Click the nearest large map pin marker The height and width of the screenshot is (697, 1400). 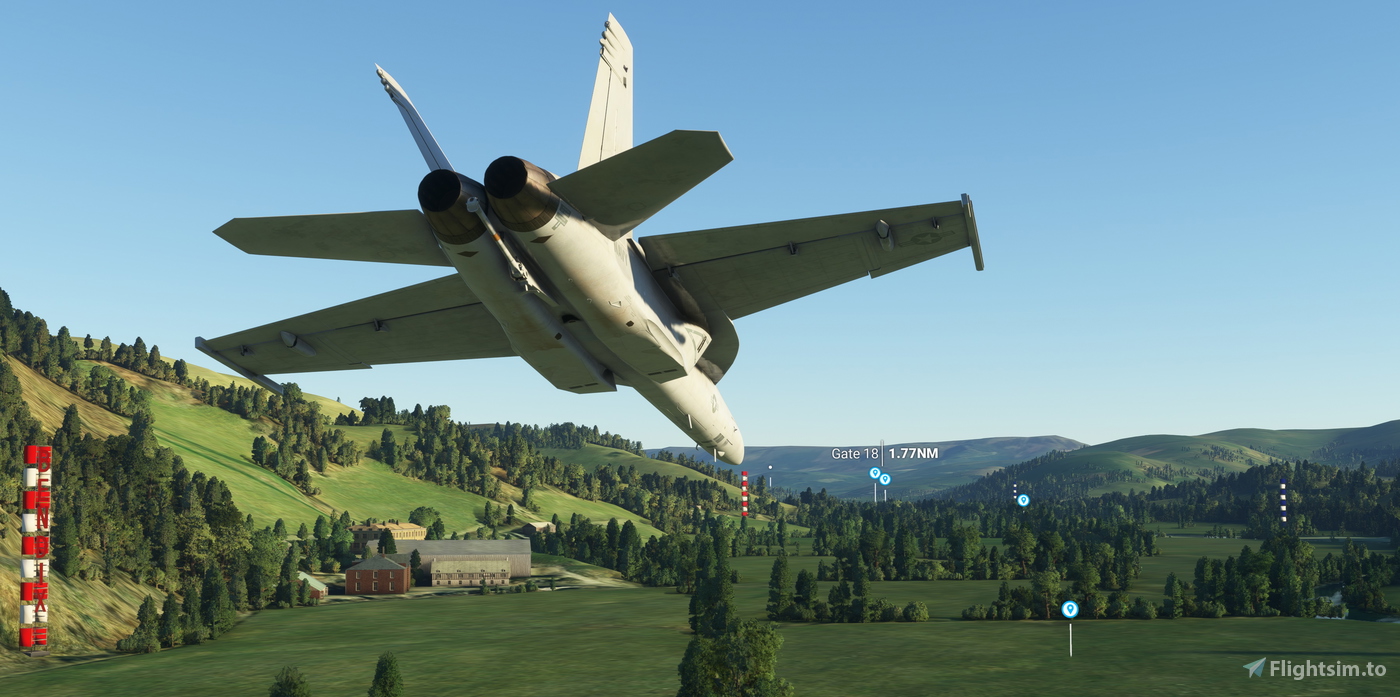pyautogui.click(x=1069, y=609)
